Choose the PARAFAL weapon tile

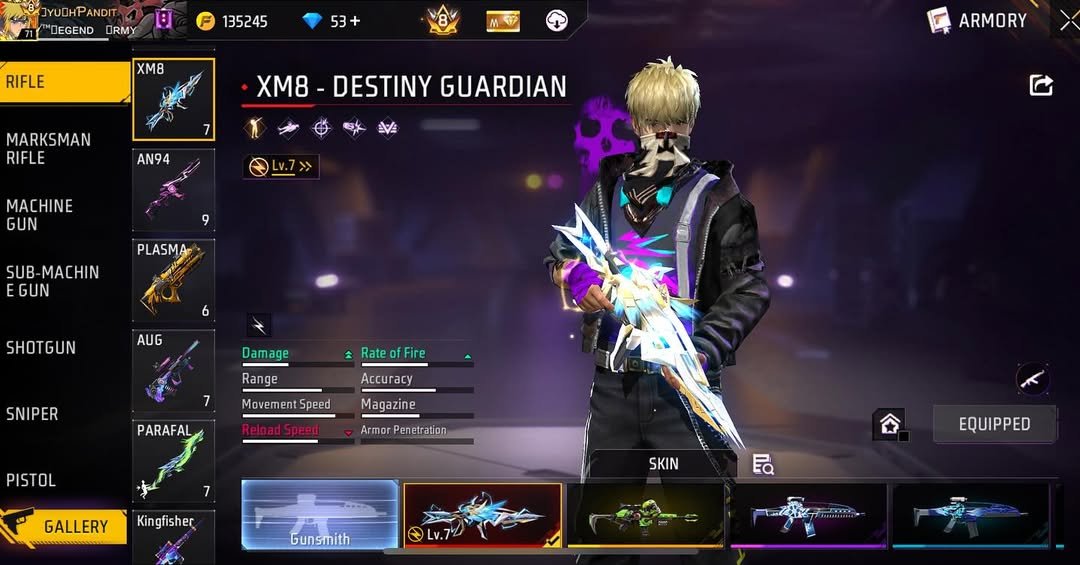(x=173, y=461)
